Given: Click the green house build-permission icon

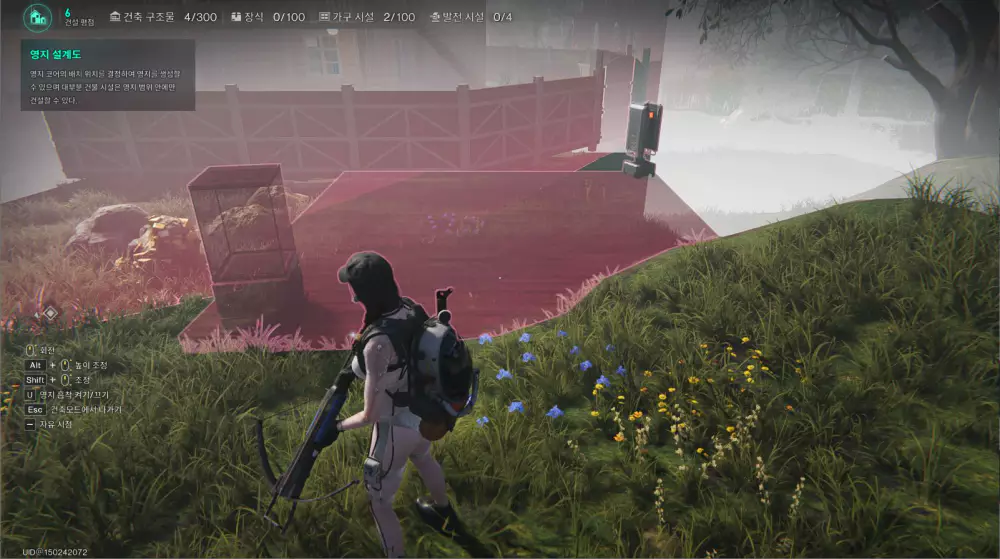Looking at the screenshot, I should pyautogui.click(x=39, y=17).
